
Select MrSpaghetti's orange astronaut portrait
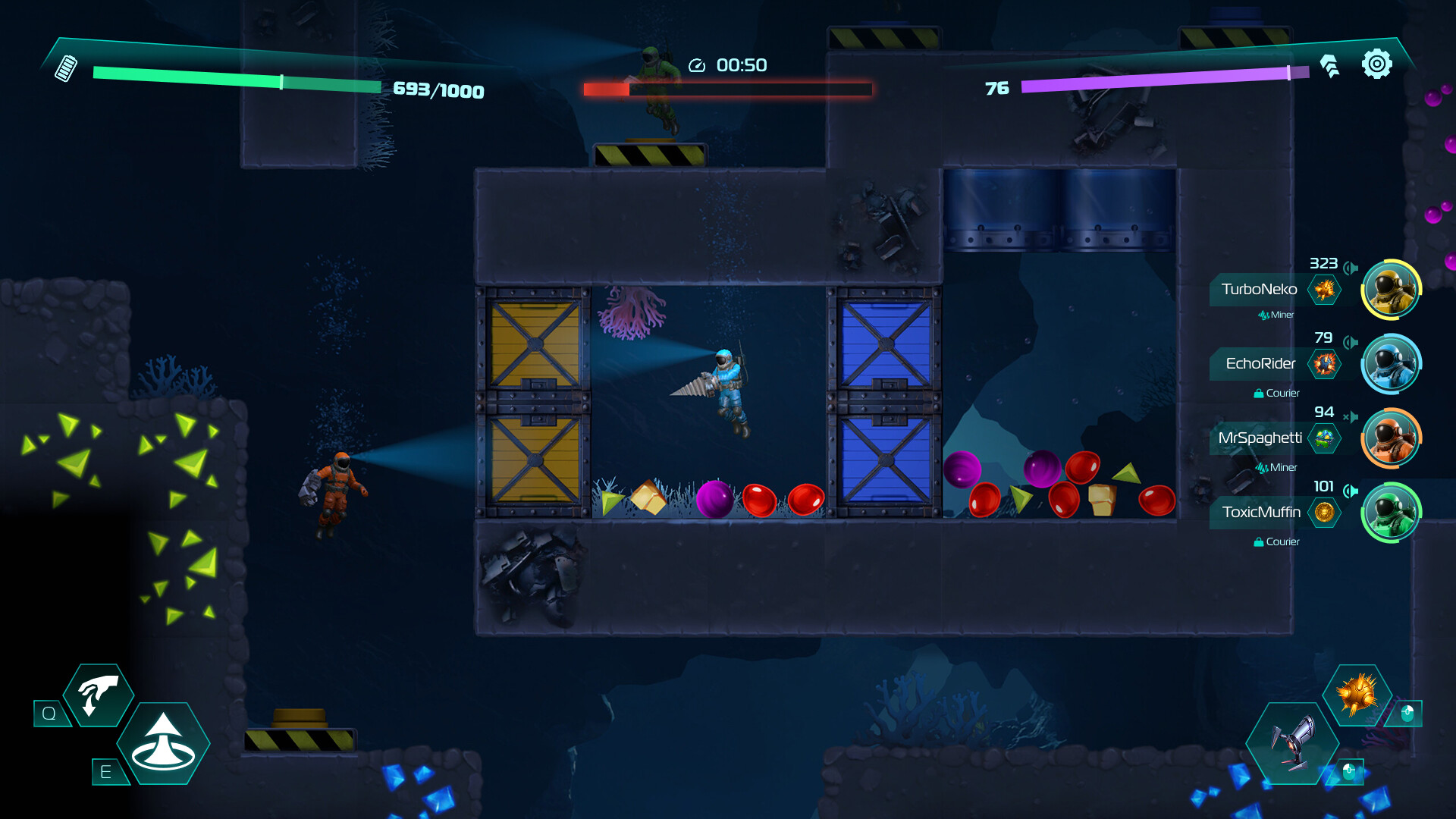click(x=1391, y=438)
